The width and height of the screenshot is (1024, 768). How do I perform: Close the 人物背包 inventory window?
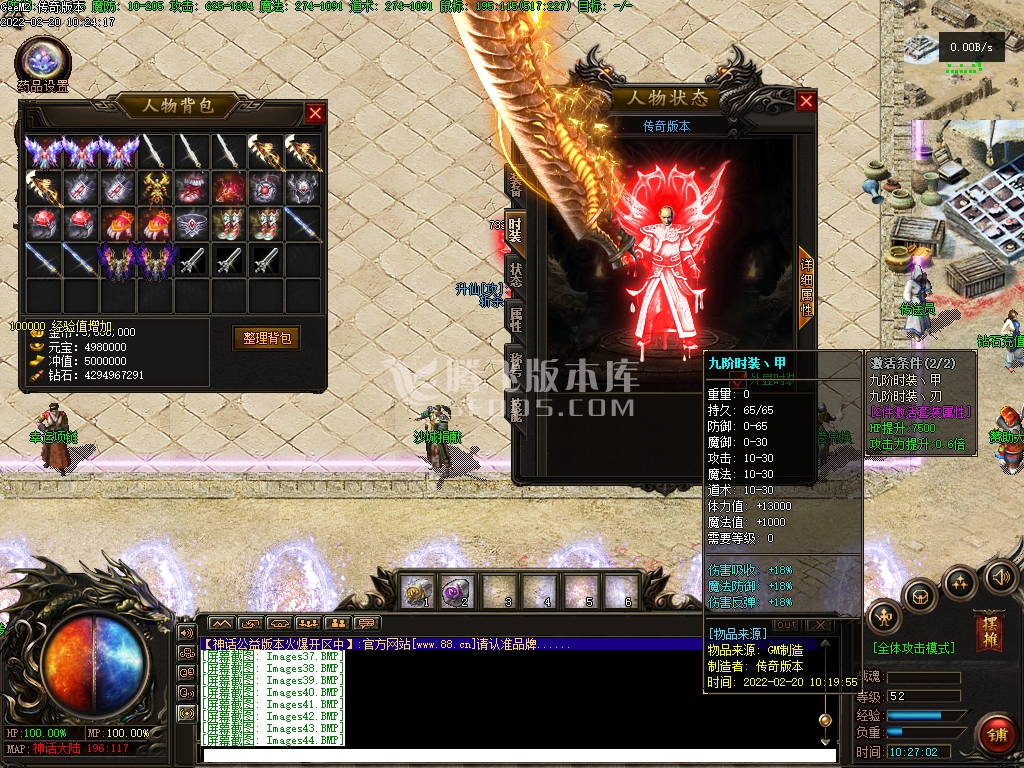[315, 113]
